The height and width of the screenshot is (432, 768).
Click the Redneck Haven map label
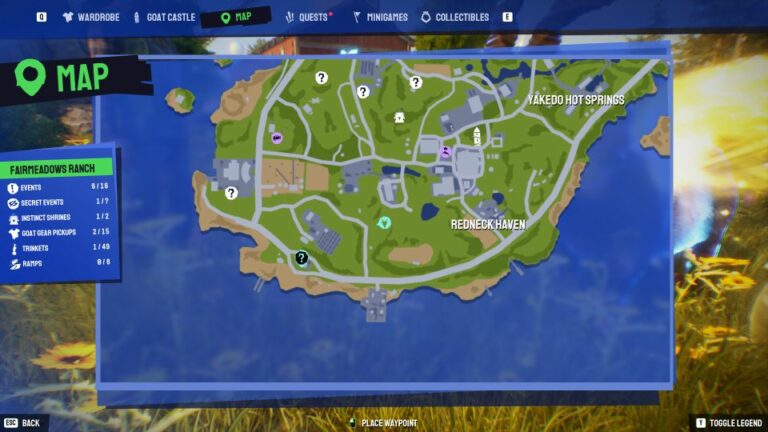pyautogui.click(x=489, y=225)
